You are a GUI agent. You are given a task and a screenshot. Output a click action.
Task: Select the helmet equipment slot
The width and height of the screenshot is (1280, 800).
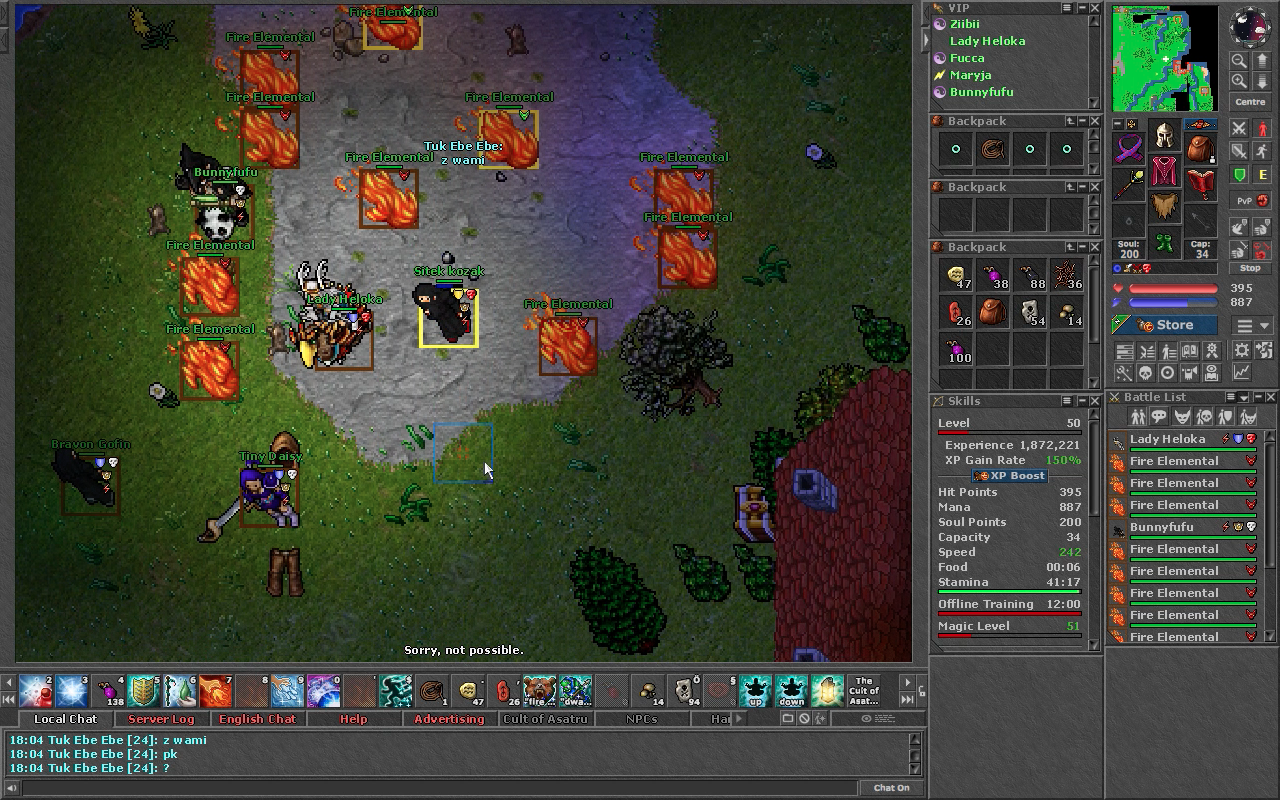pos(1164,136)
